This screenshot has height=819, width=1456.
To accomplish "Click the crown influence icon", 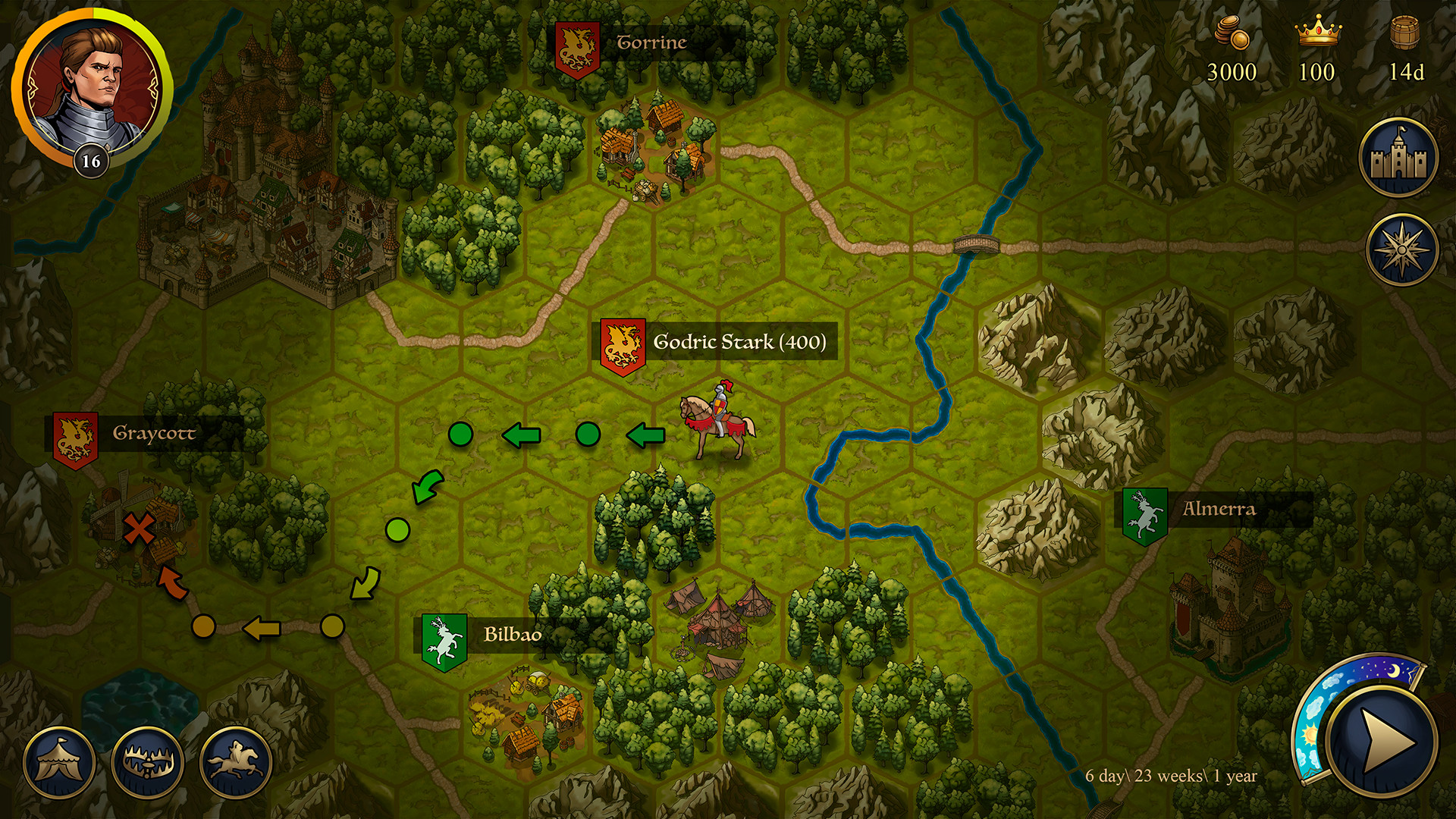I will 1318,32.
